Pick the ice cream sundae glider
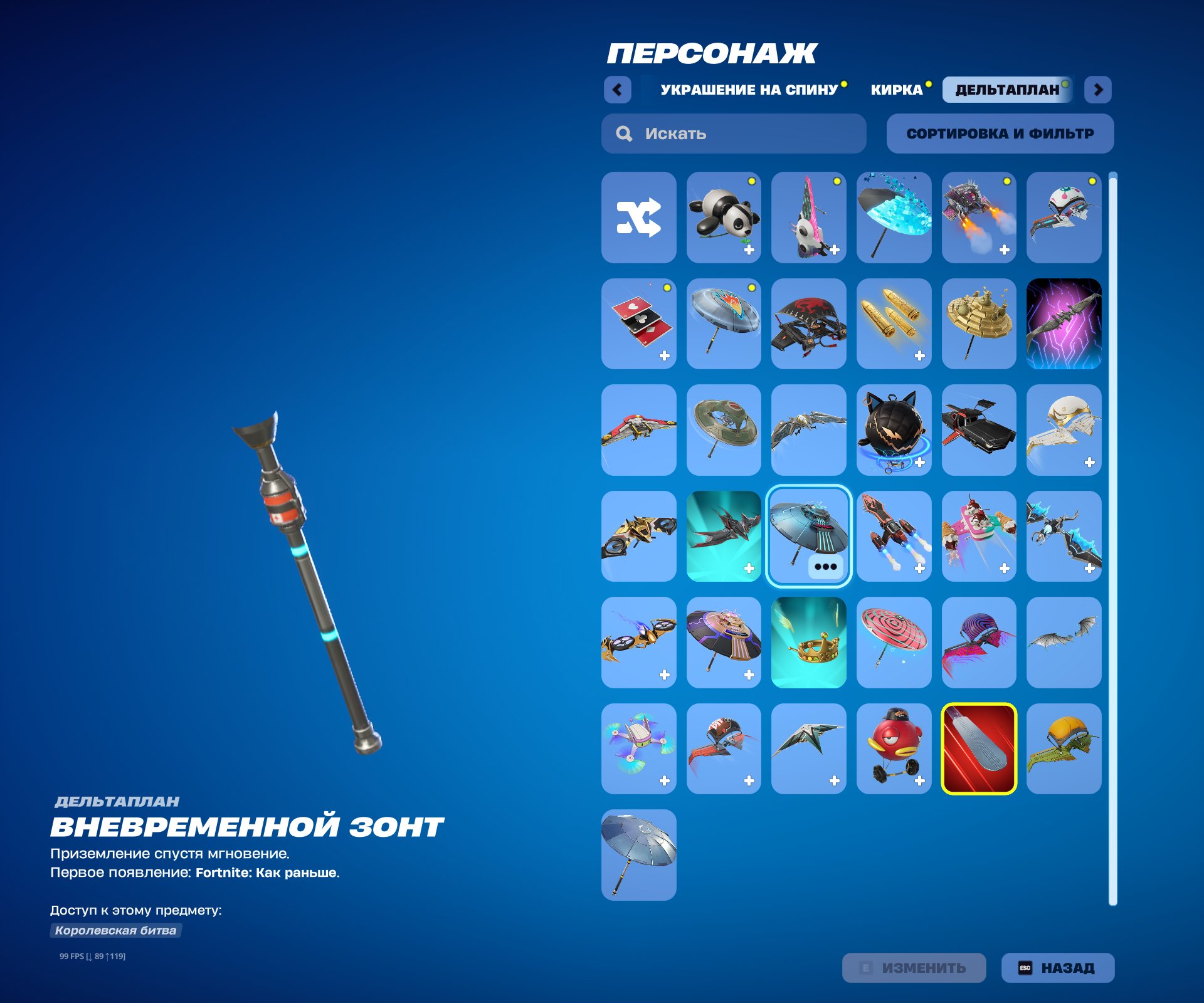 980,537
